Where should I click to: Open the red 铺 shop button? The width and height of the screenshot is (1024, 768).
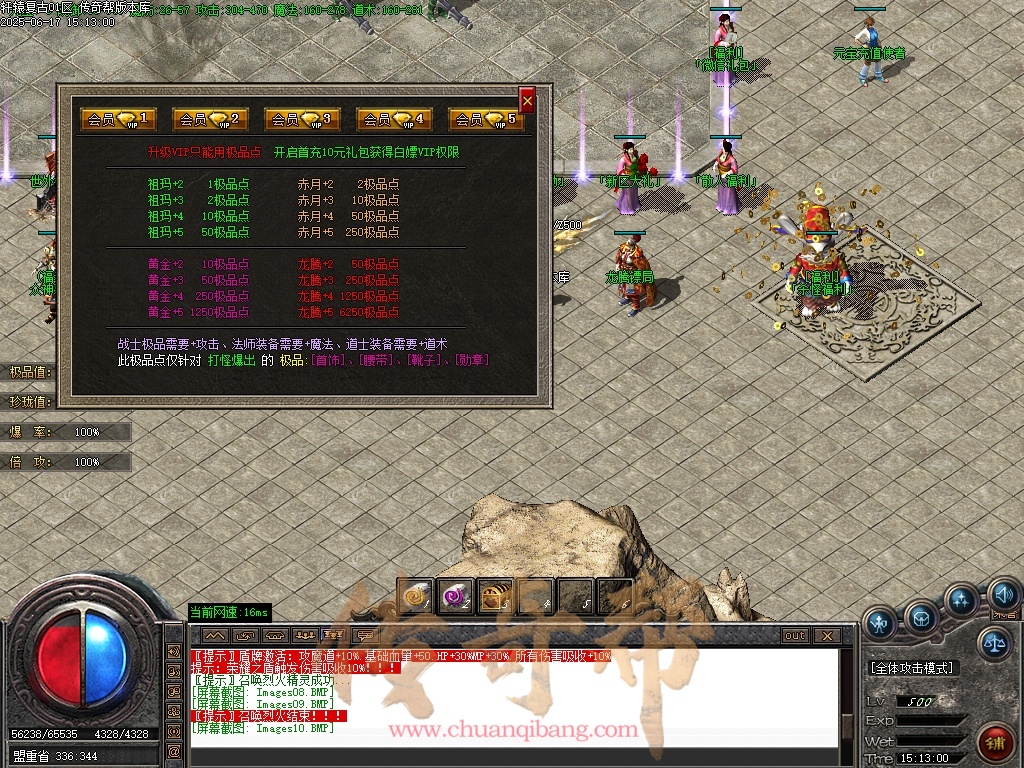(995, 743)
